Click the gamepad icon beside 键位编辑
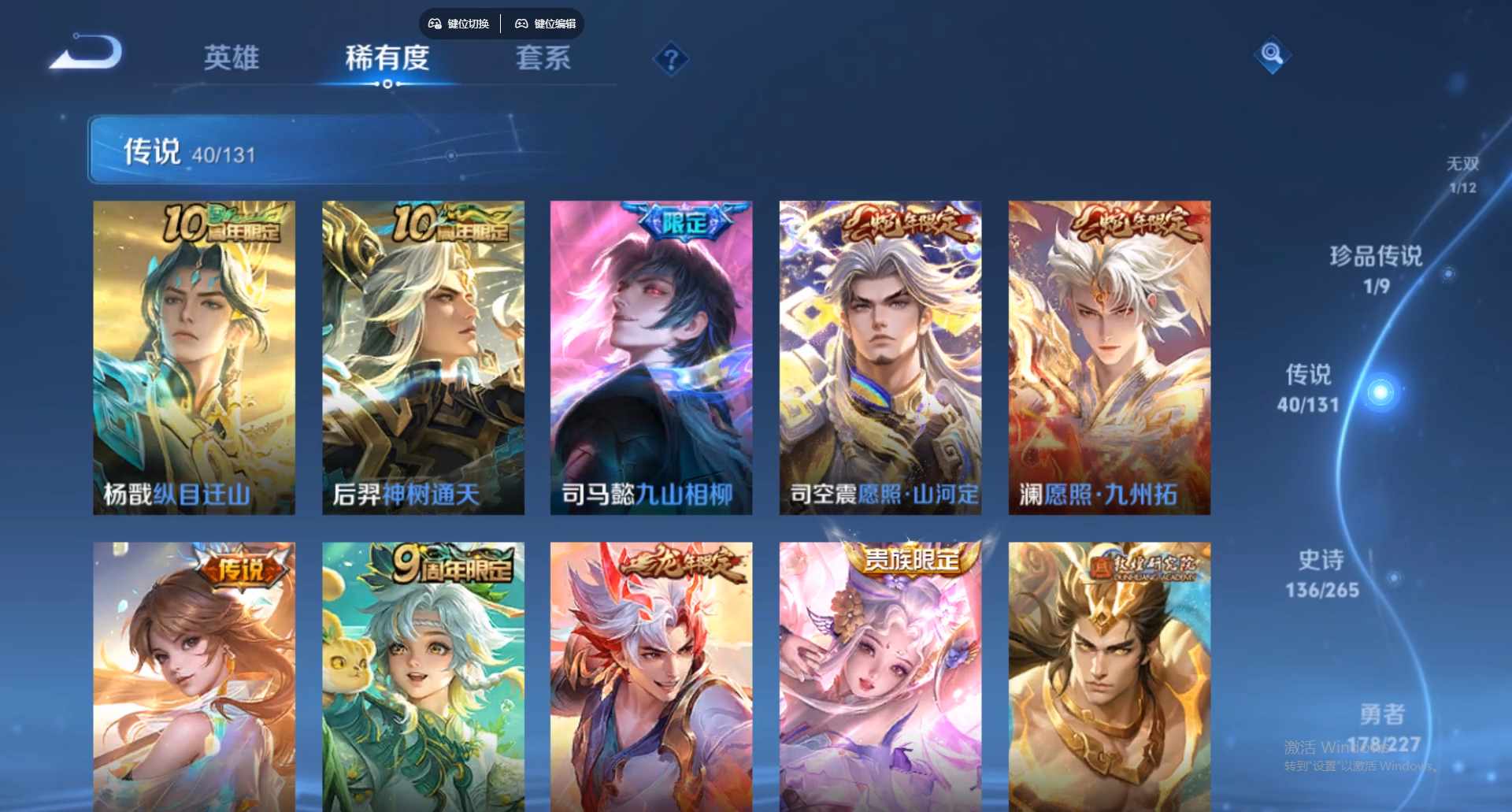1512x812 pixels. 521,24
